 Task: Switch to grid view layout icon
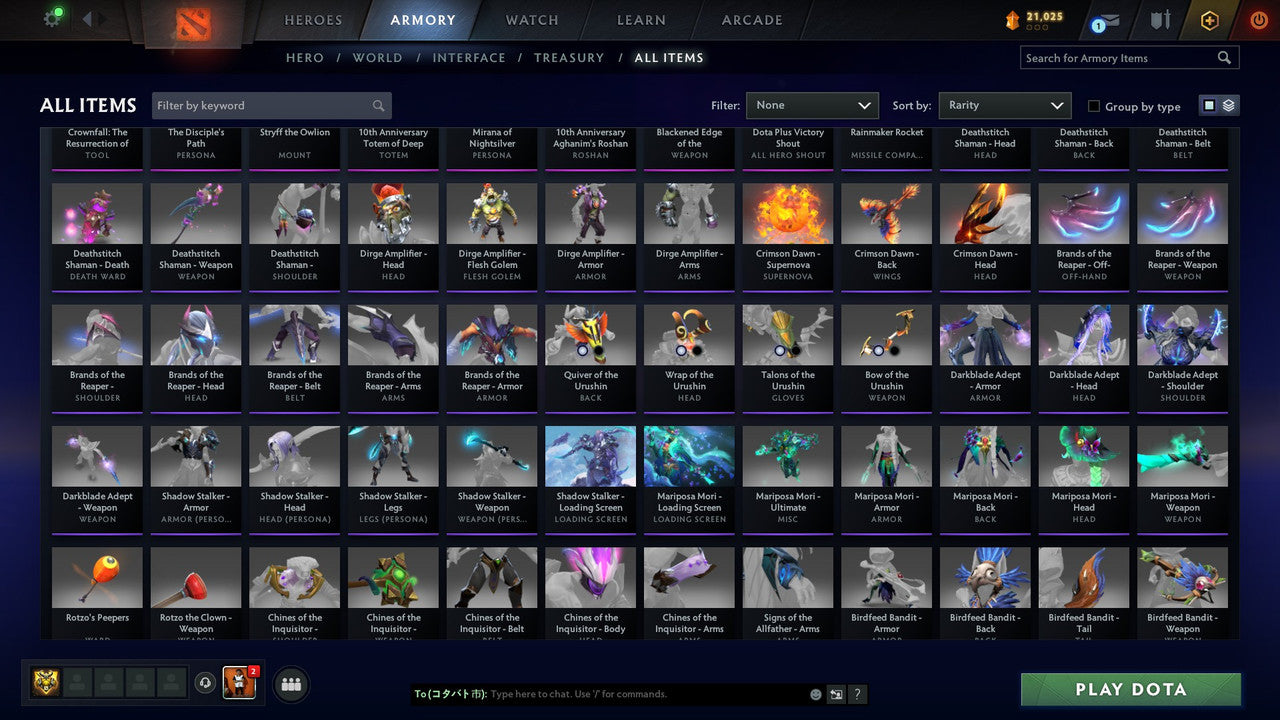tap(1211, 104)
